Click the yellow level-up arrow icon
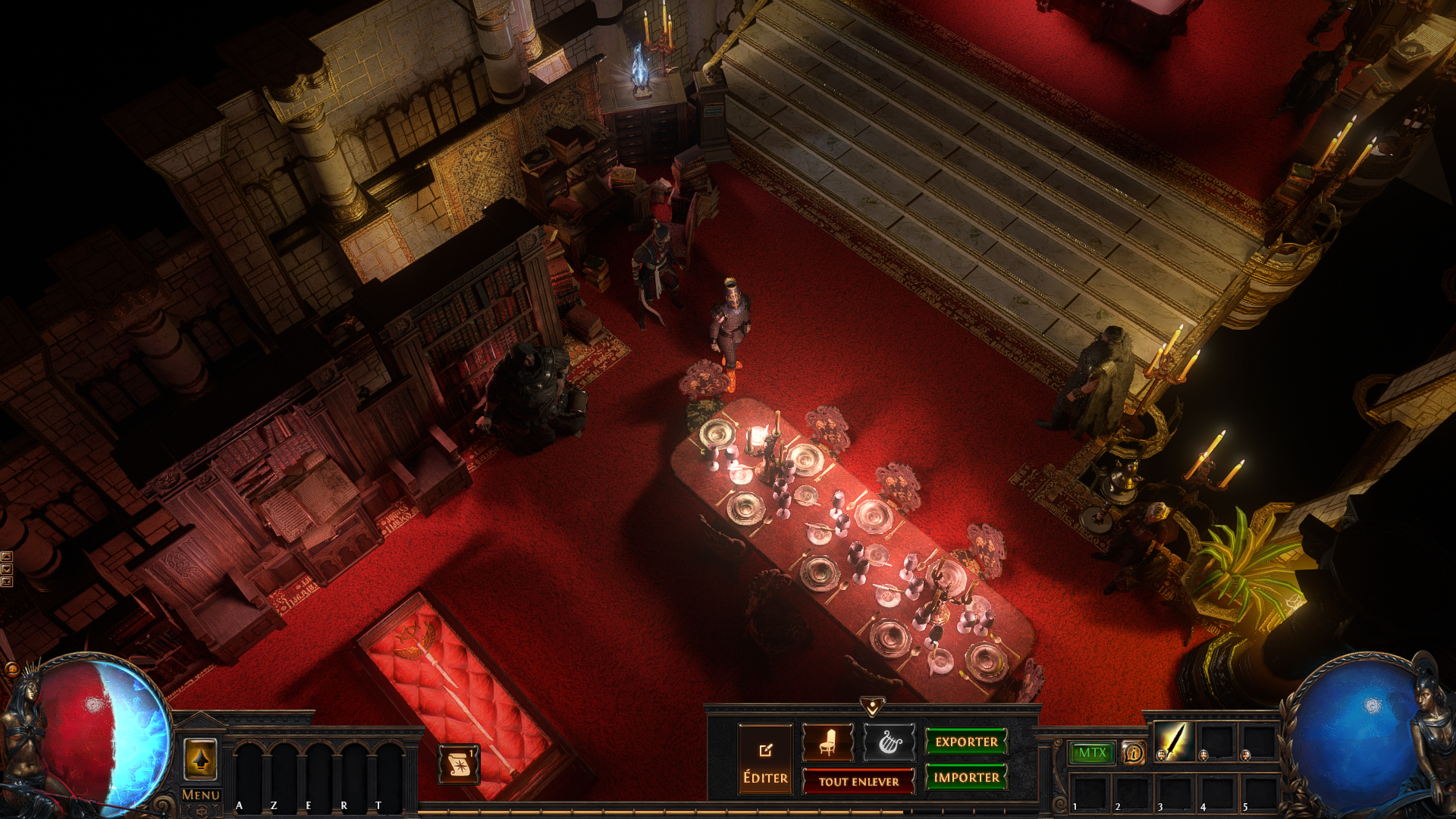 (200, 759)
